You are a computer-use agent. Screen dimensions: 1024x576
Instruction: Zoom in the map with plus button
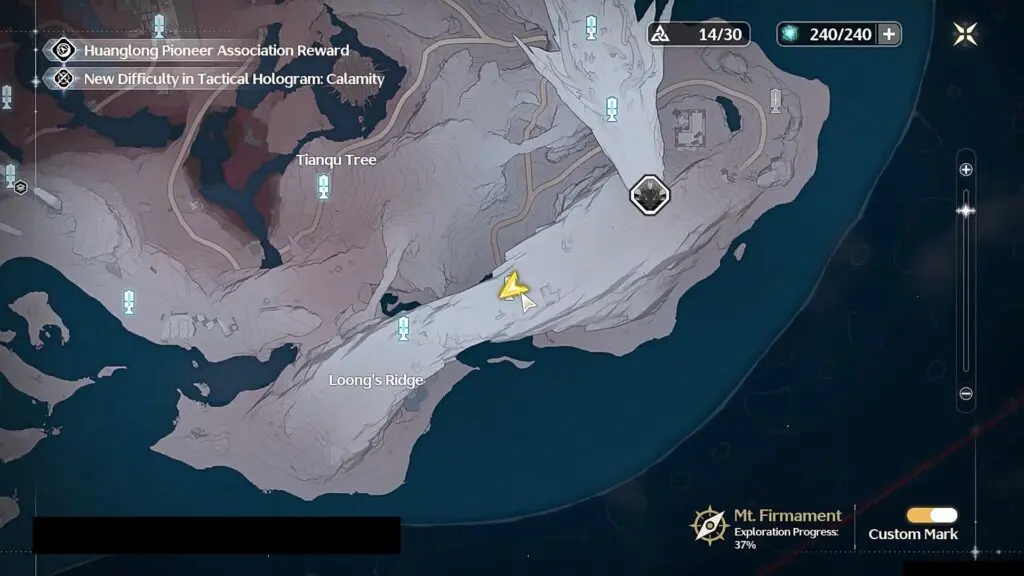pyautogui.click(x=966, y=170)
